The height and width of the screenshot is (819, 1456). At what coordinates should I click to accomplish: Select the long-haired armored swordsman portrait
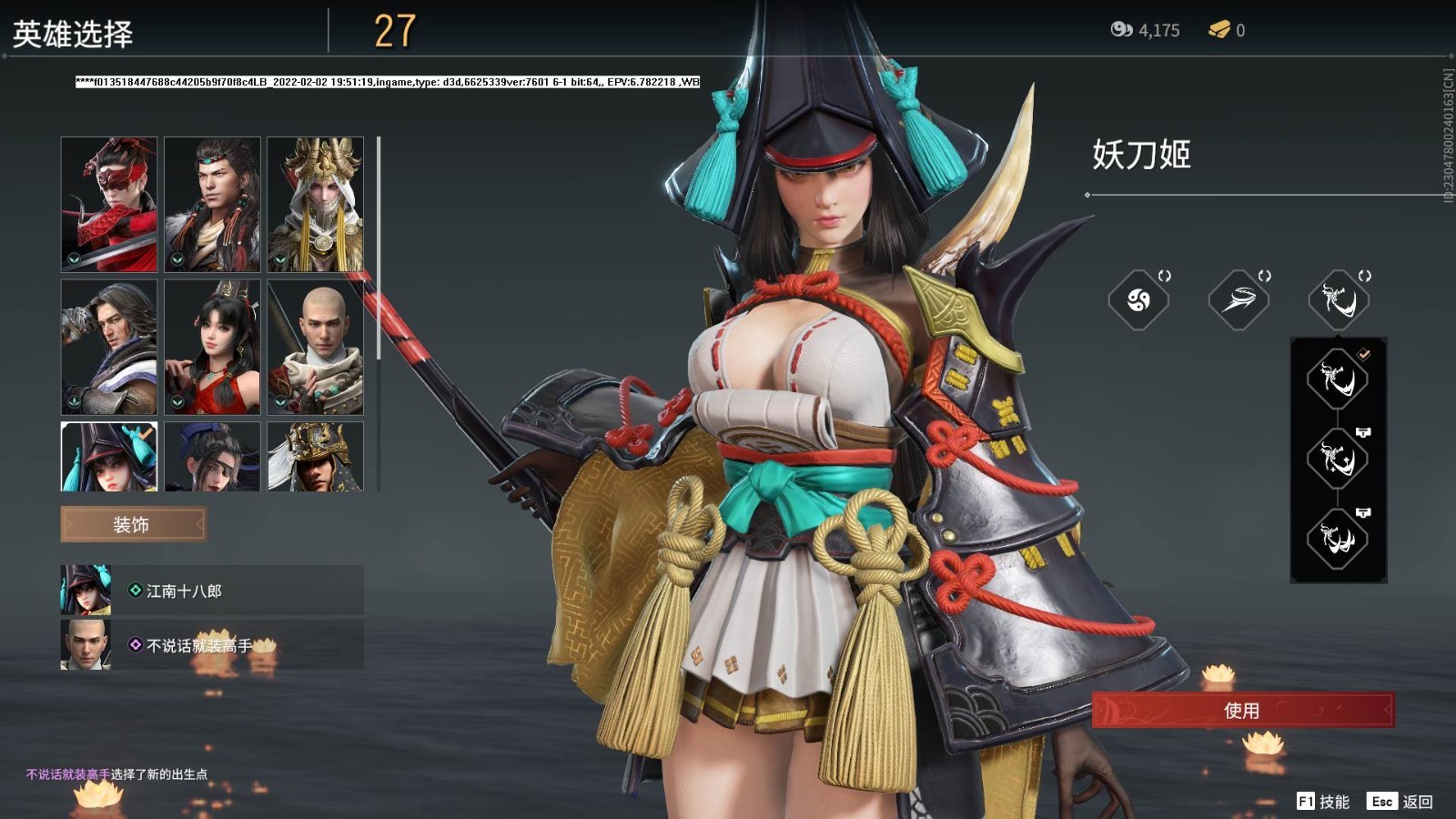point(109,347)
